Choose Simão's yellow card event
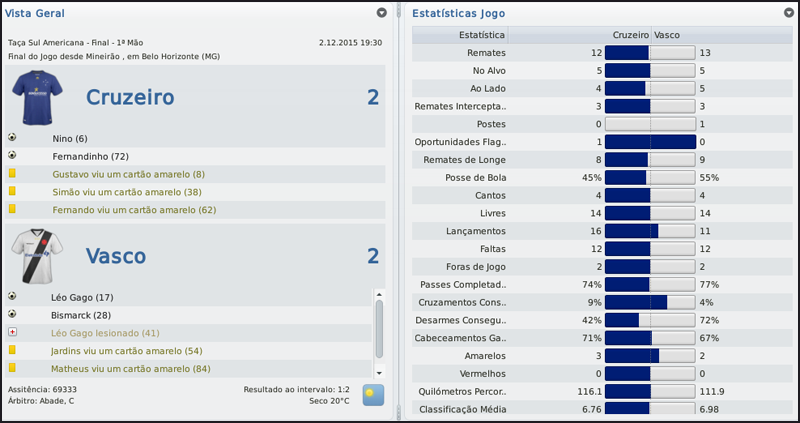The height and width of the screenshot is (423, 800). pos(126,192)
